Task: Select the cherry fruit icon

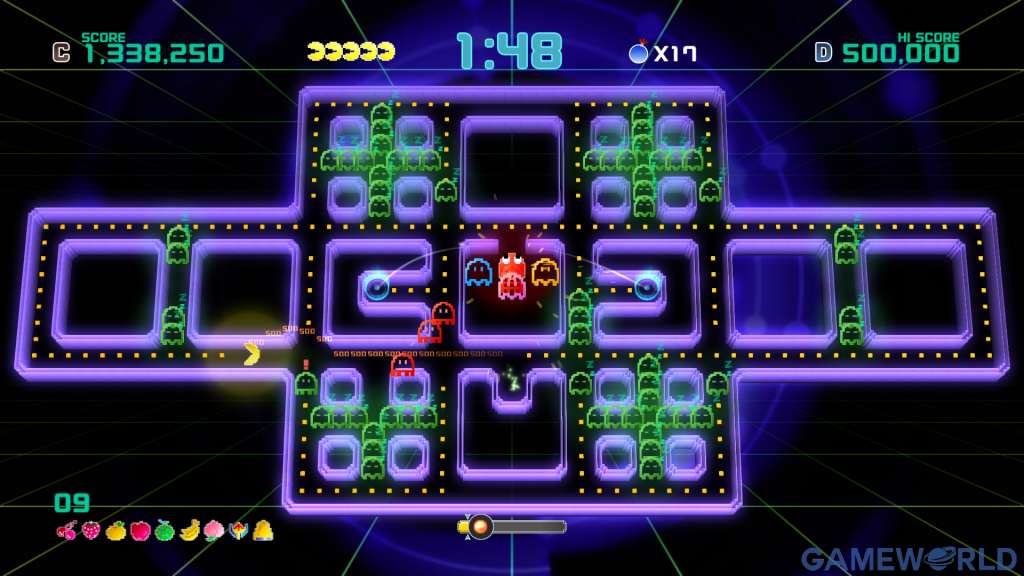Action: pyautogui.click(x=67, y=531)
